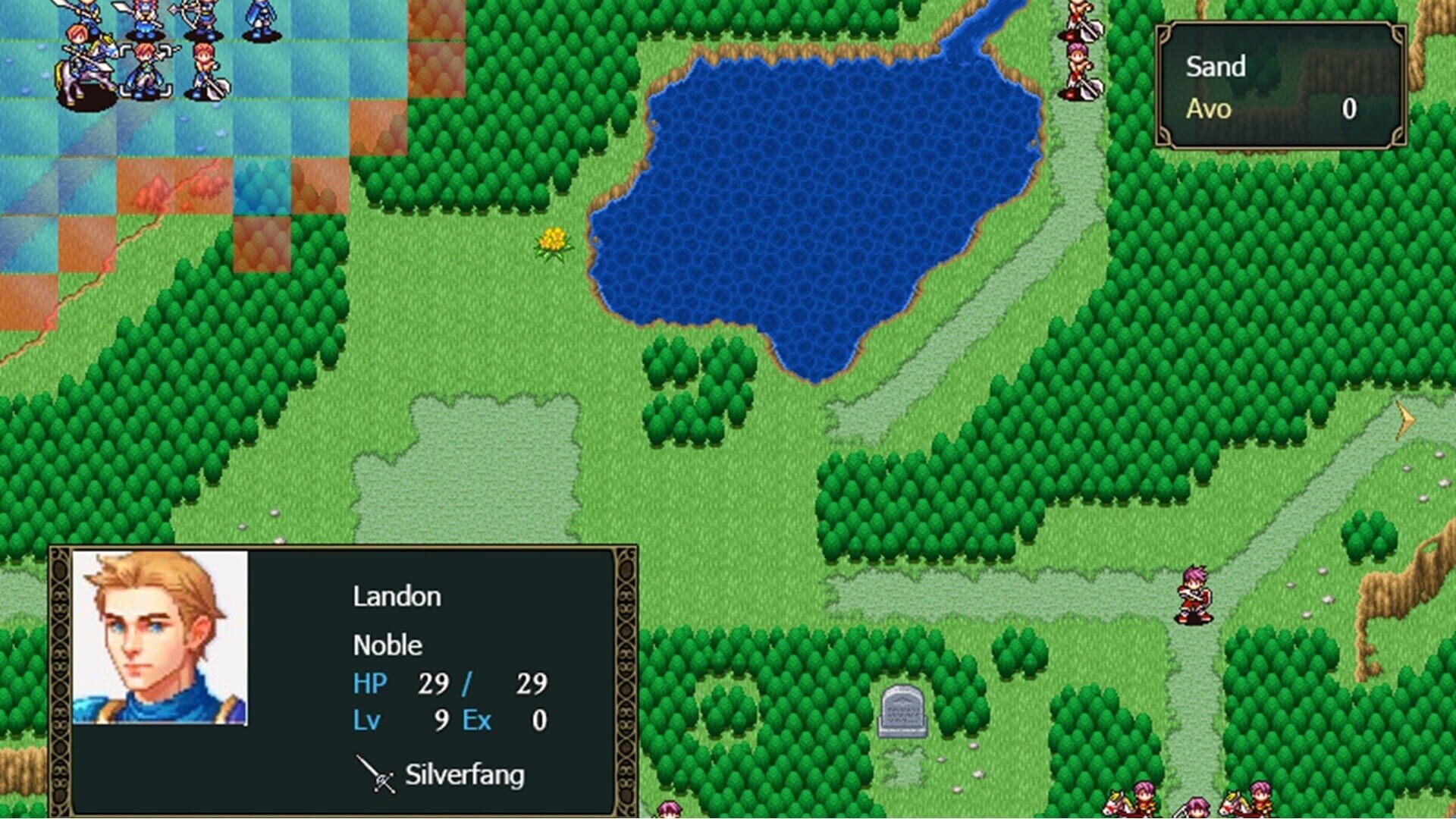Click the Noble class label

(x=389, y=646)
